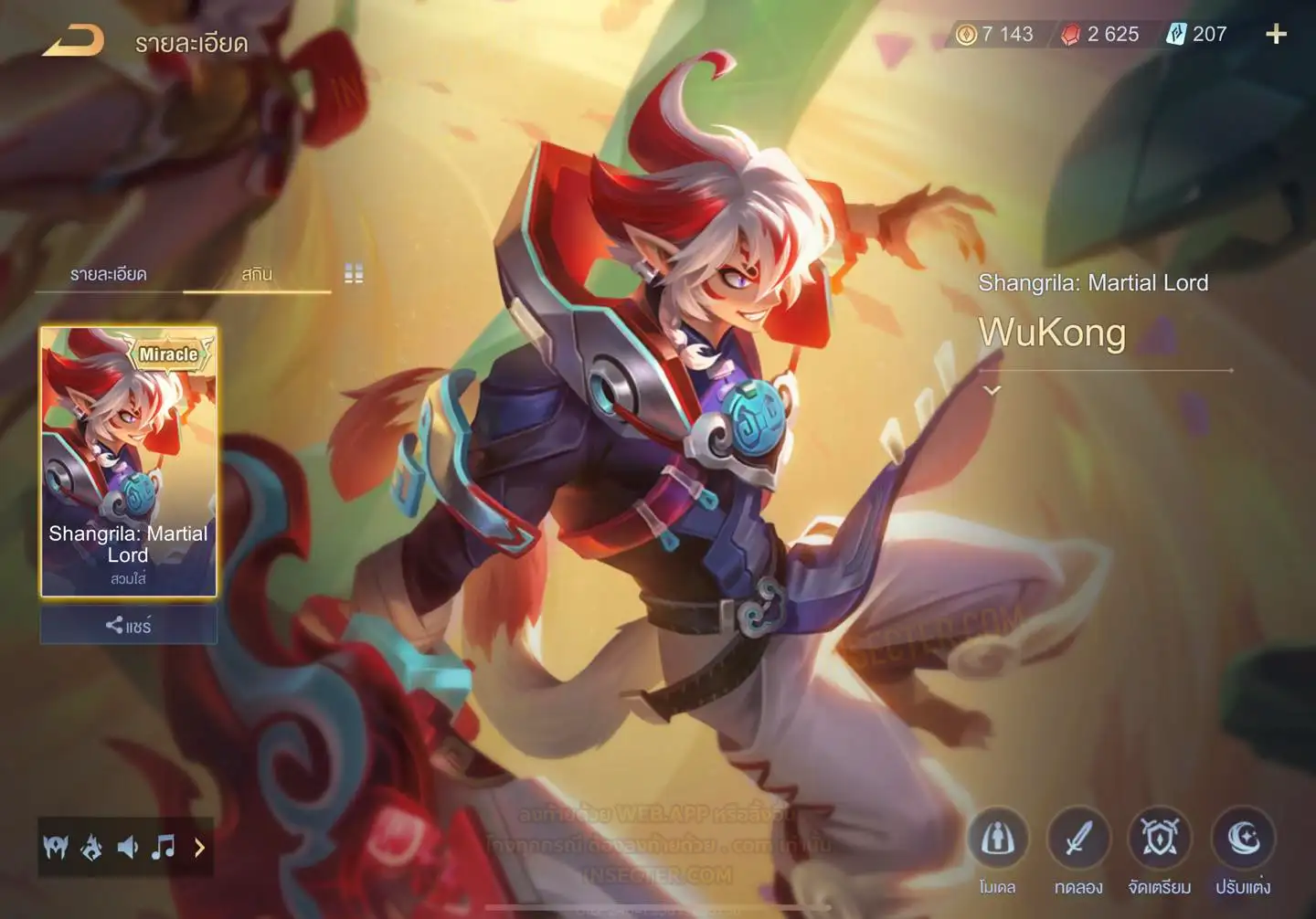This screenshot has height=919, width=1316.
Task: Toggle the skin grid view icon
Action: click(354, 273)
